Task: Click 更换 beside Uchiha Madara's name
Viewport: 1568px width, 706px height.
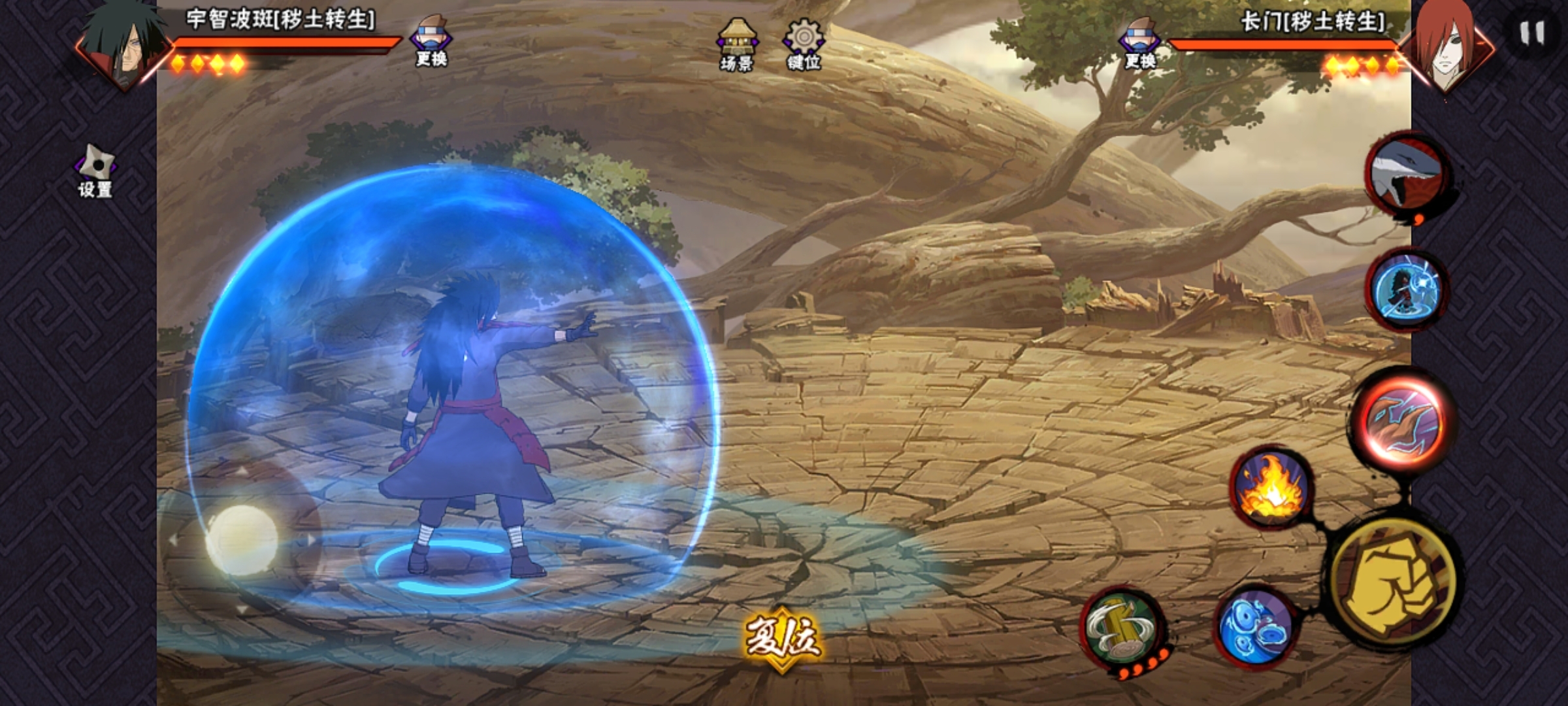Action: click(431, 42)
